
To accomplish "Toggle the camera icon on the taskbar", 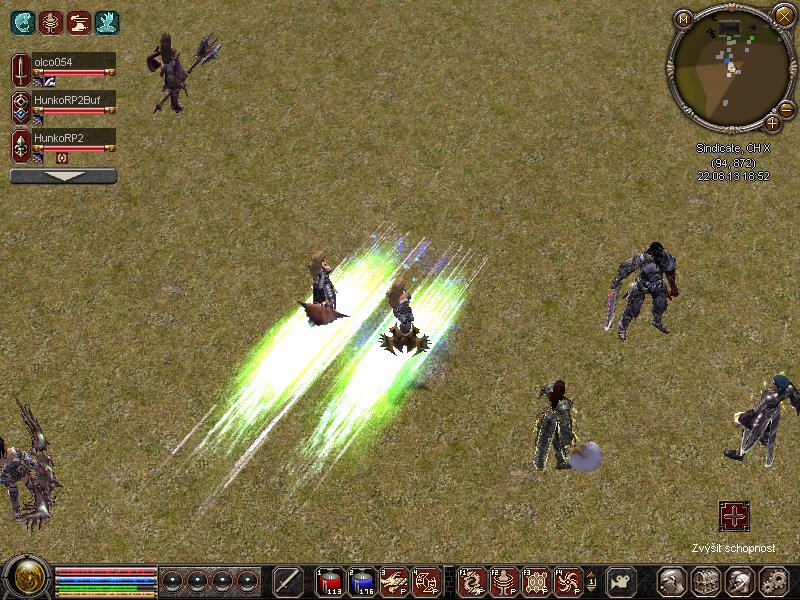I will pos(621,581).
